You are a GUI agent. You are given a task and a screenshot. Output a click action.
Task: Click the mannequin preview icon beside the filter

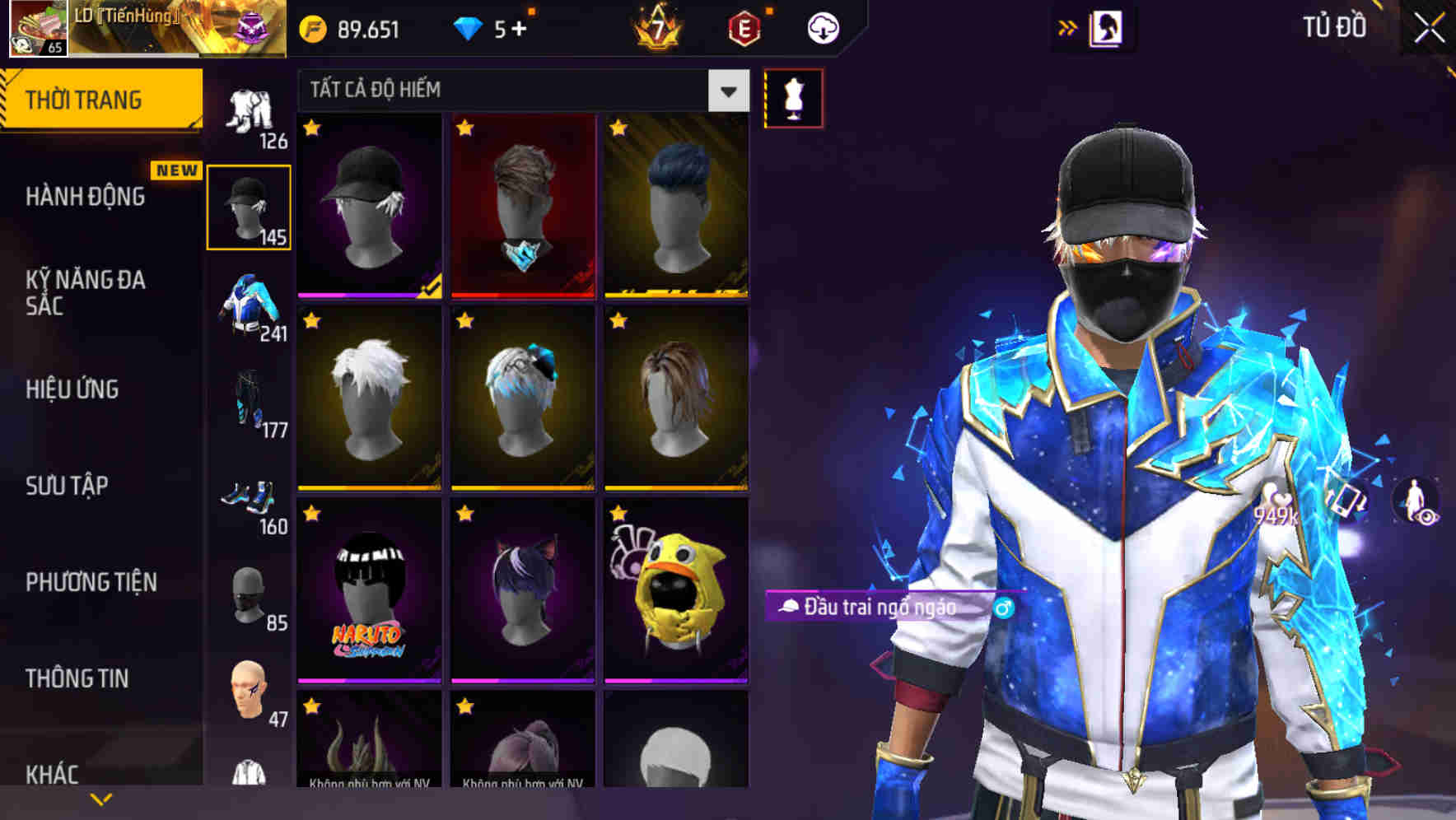click(x=793, y=97)
